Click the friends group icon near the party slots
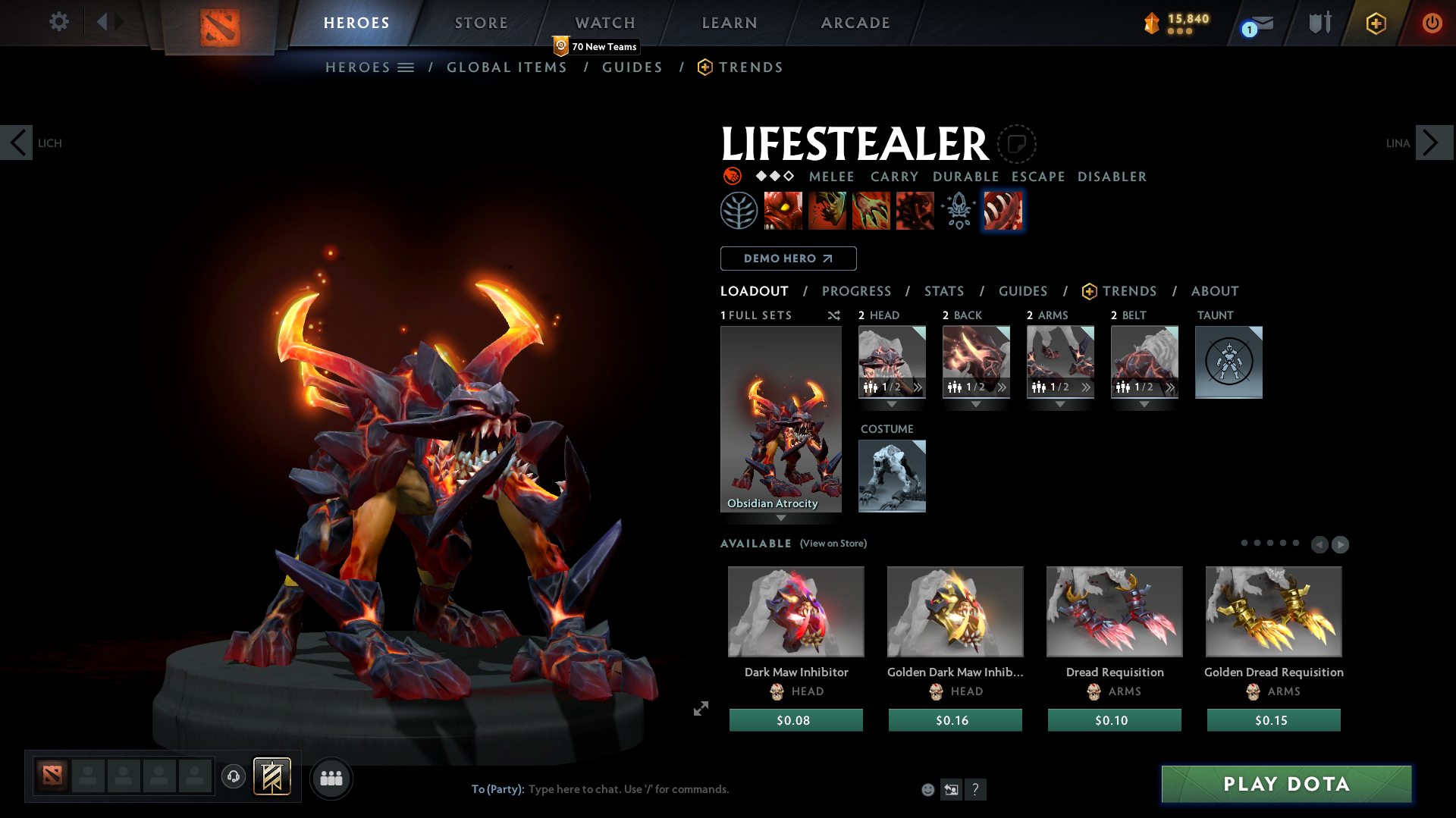Screen dimensions: 1456x818 click(x=331, y=778)
